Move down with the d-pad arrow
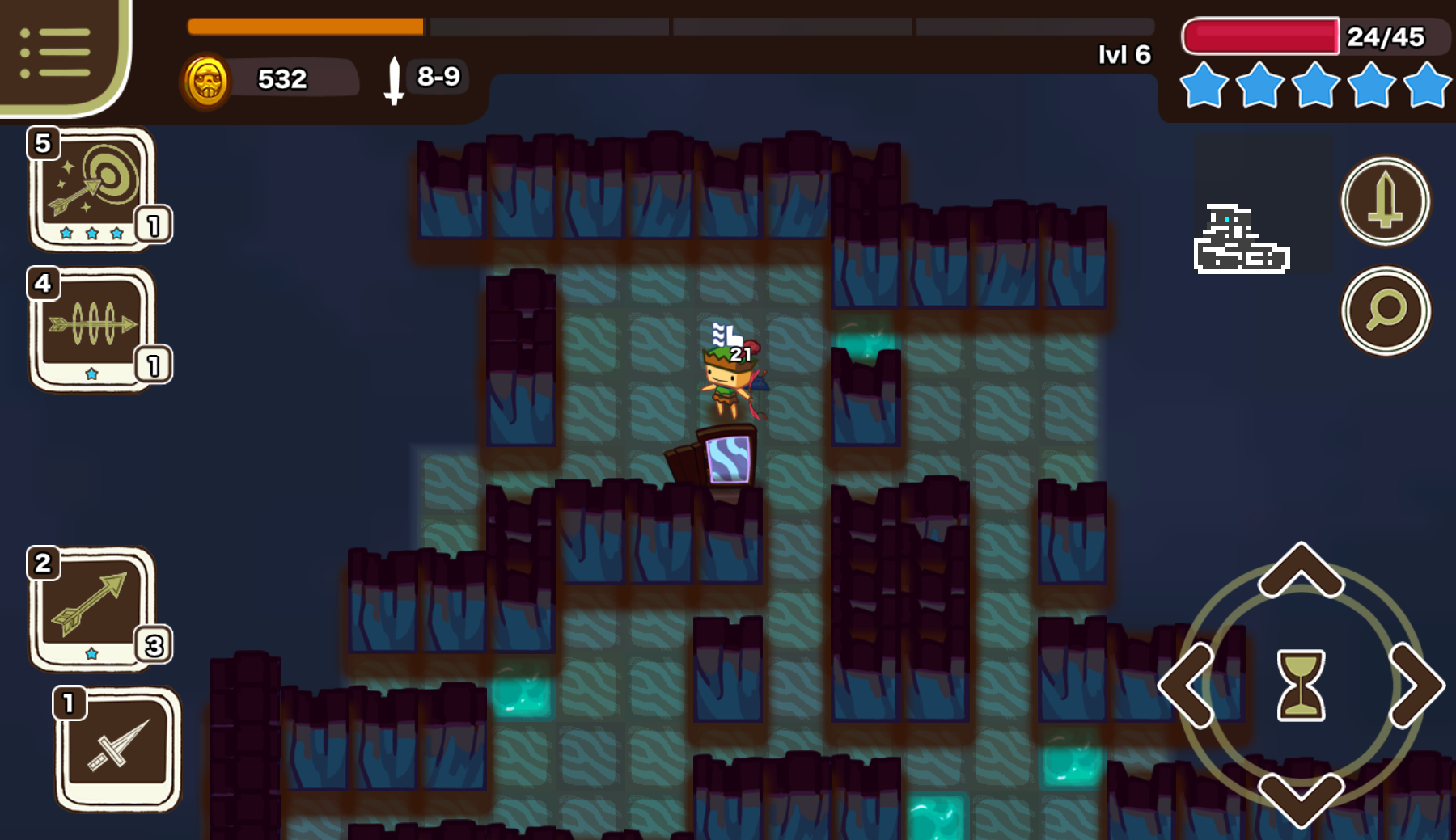The width and height of the screenshot is (1456, 840). pos(1301,799)
